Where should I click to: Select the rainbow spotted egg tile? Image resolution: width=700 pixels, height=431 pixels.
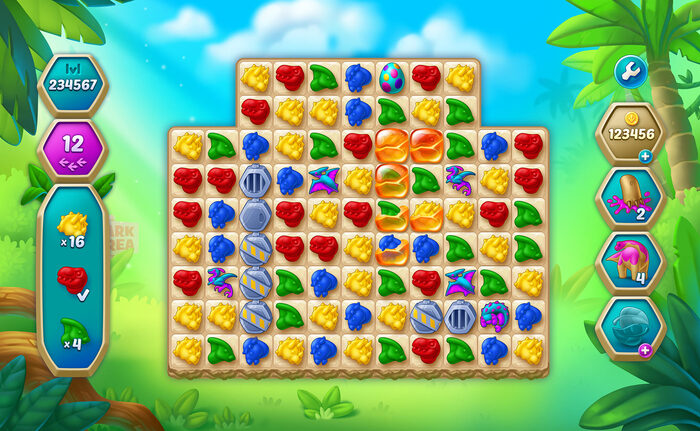click(x=391, y=76)
